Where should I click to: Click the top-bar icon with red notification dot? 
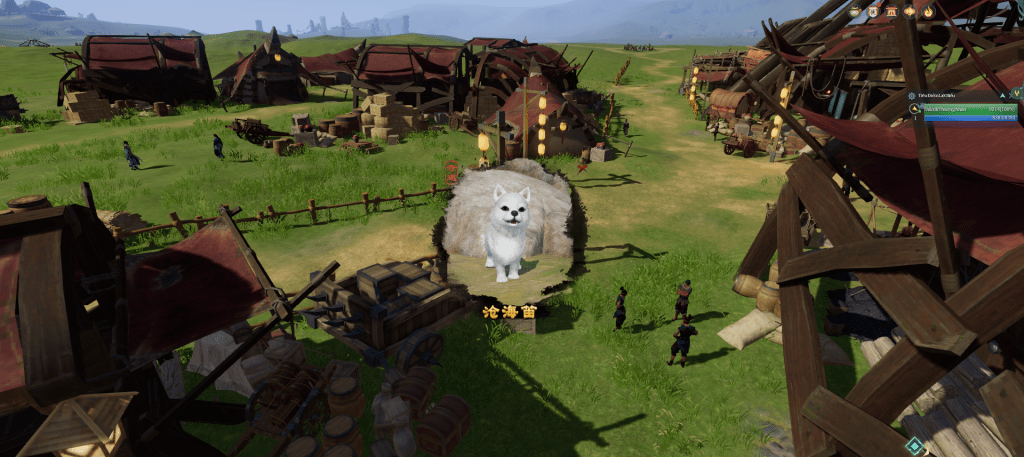pos(873,12)
